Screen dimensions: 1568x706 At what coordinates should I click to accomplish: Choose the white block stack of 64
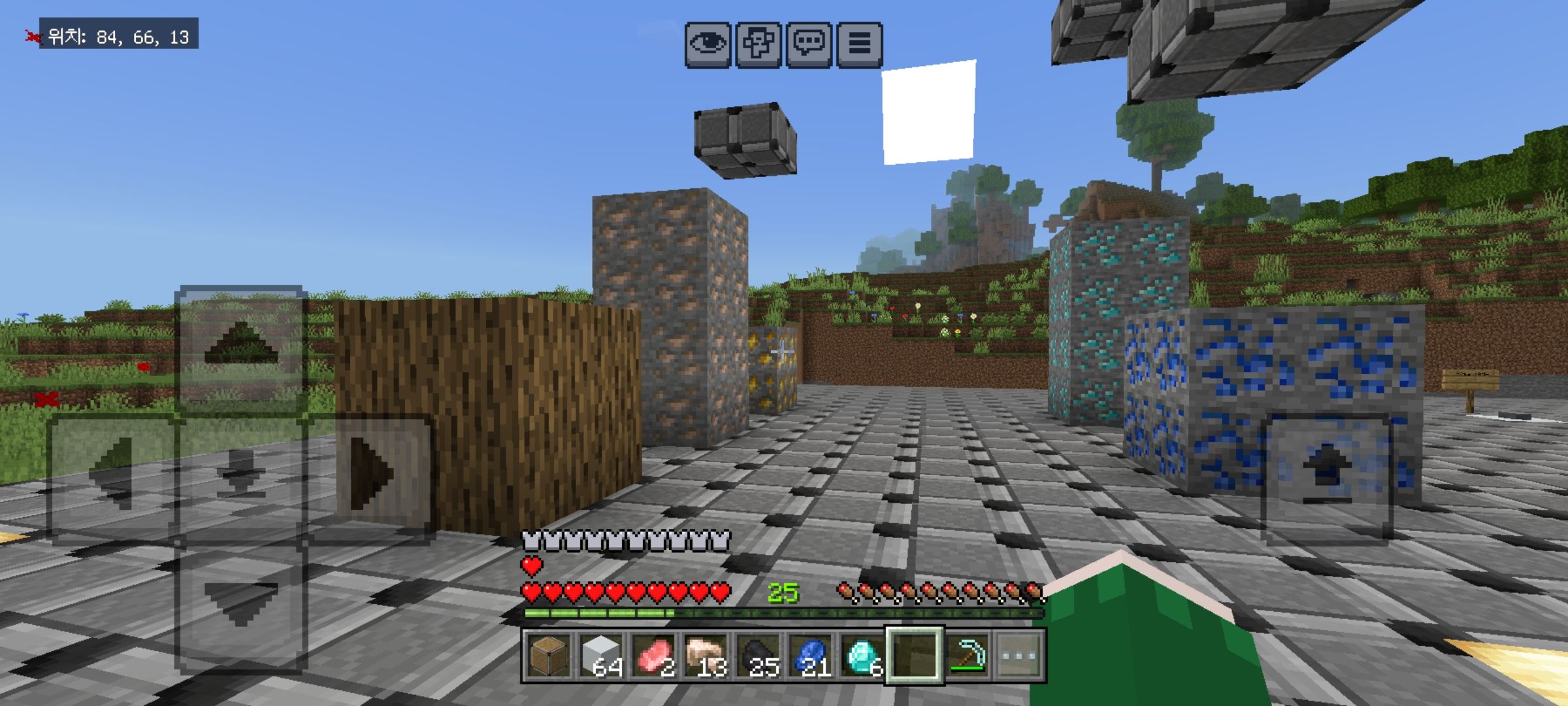coord(601,656)
